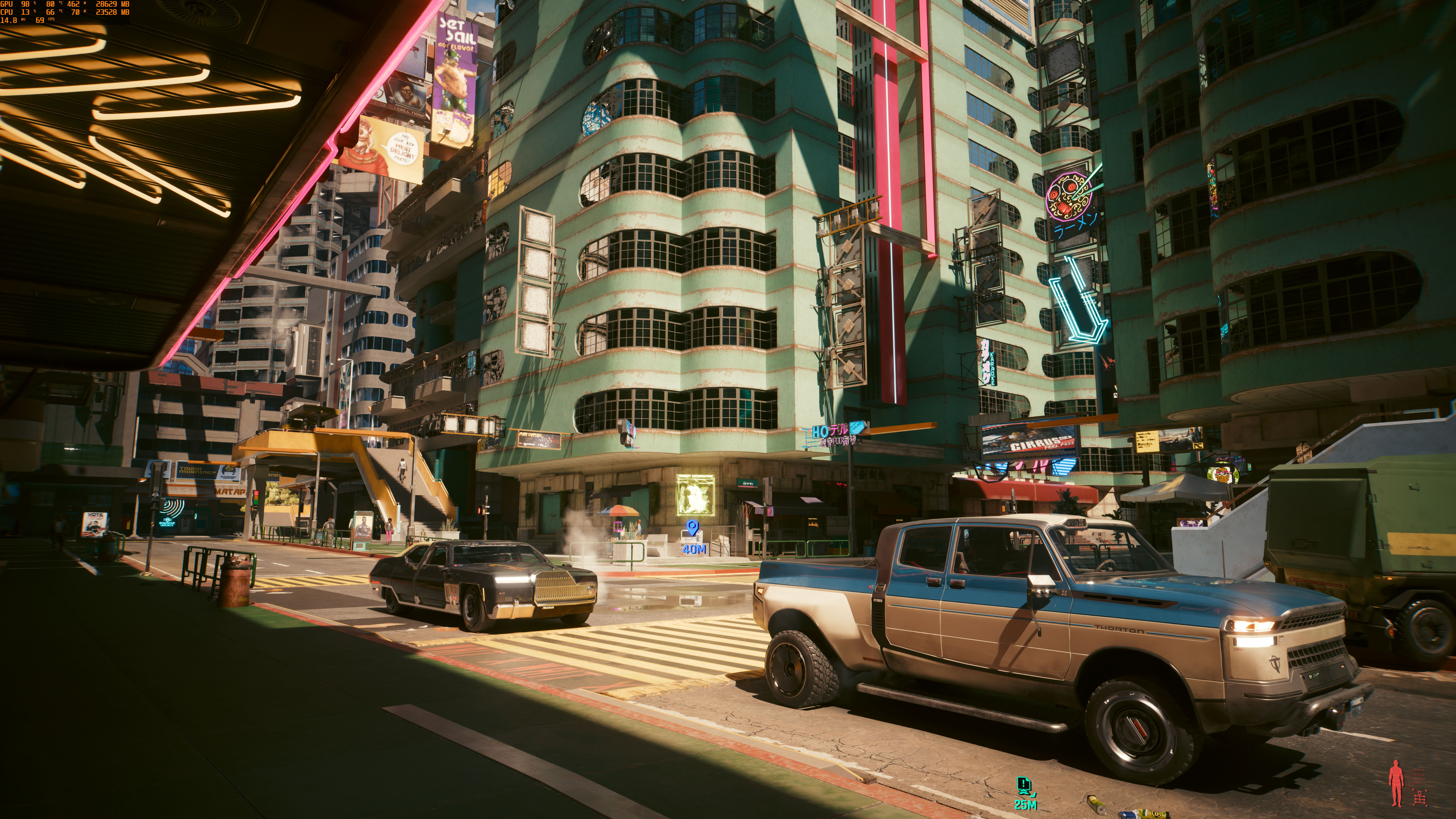1456x819 pixels.
Task: Click the teal exclamation document quest marker
Action: click(1024, 785)
